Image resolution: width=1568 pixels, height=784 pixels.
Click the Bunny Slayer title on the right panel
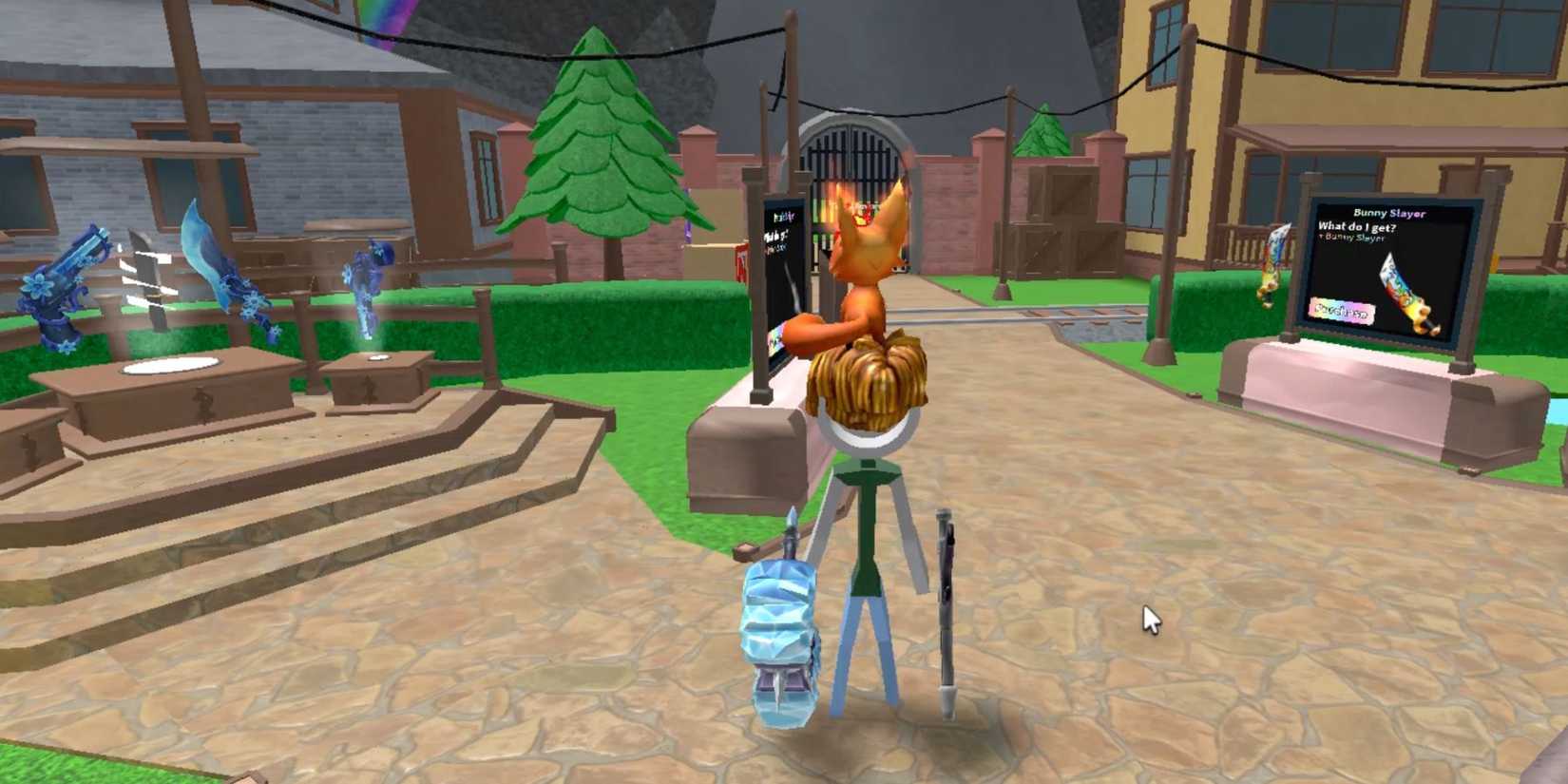[1390, 213]
